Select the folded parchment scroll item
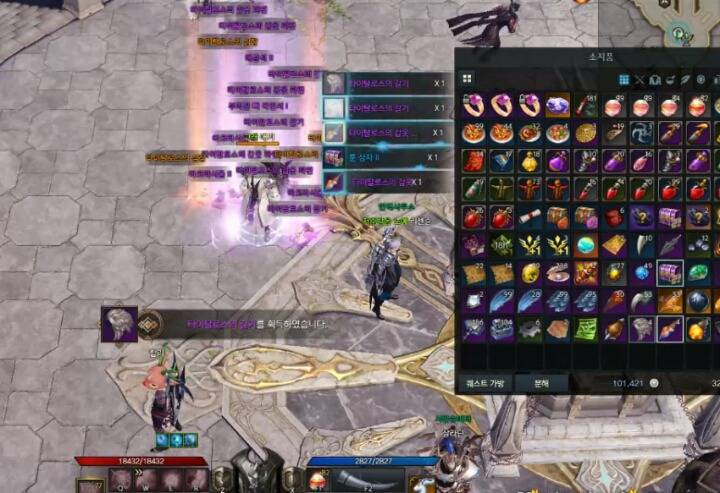Image resolution: width=720 pixels, height=493 pixels. click(x=530, y=217)
